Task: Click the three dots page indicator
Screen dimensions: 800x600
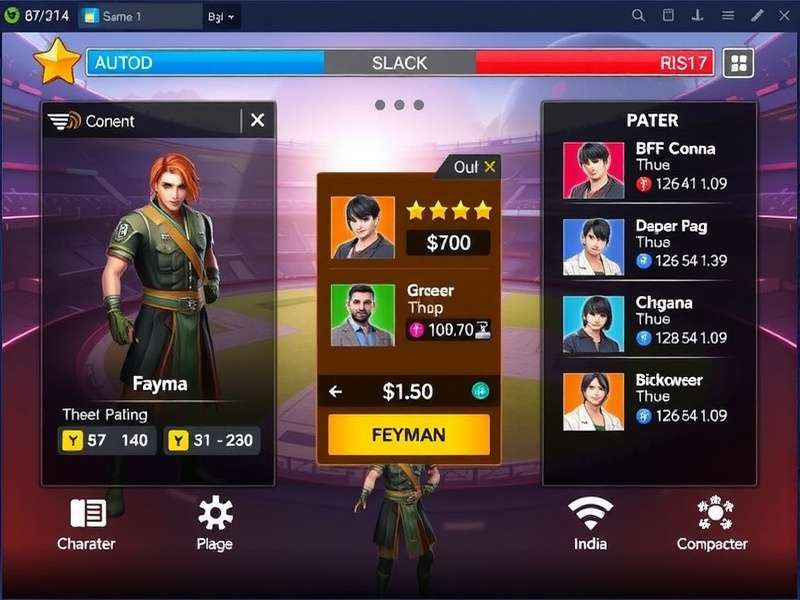Action: 399,105
